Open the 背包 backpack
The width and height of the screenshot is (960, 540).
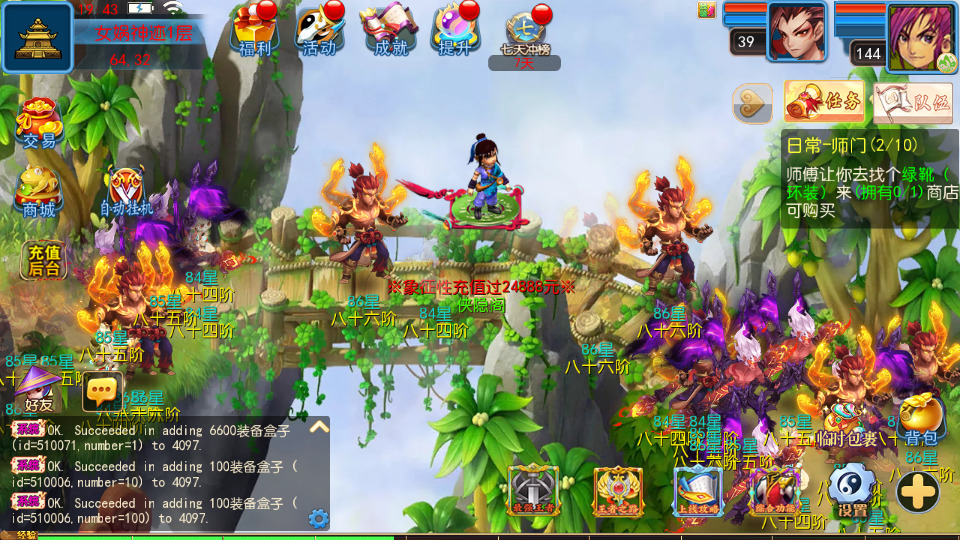click(x=920, y=420)
